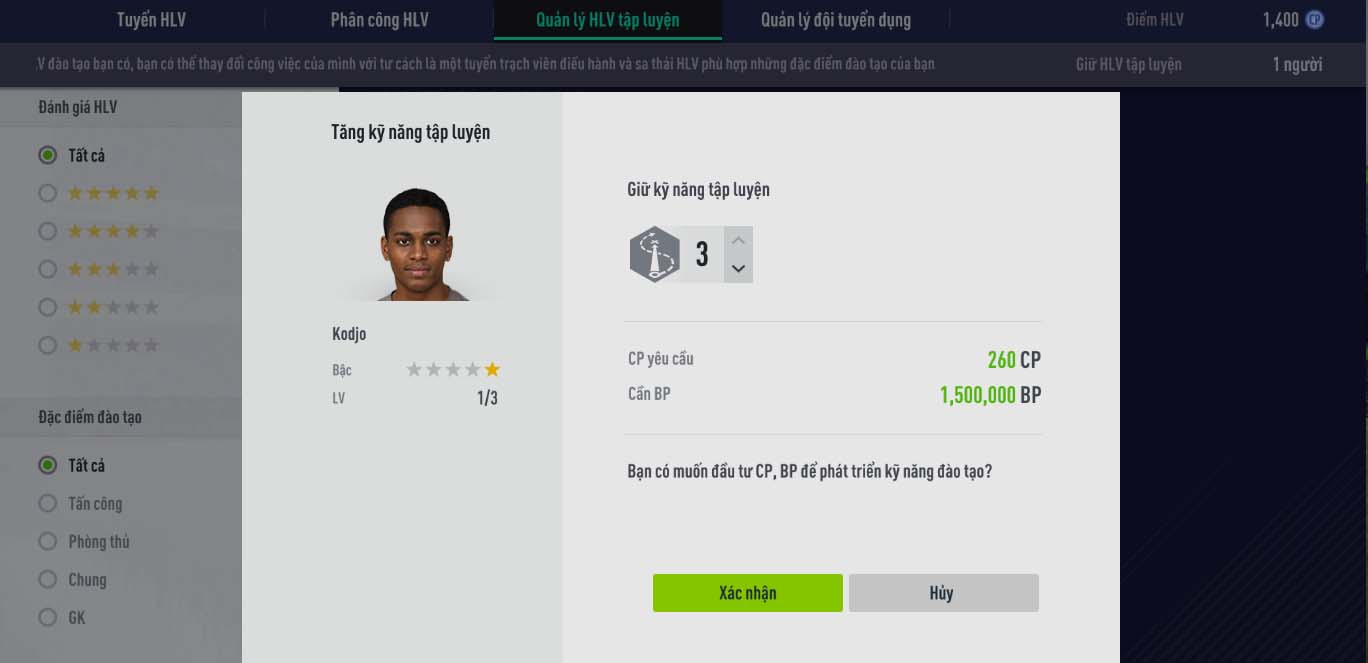Choose the Phòng thủ training filter
1368x663 pixels.
coord(48,541)
